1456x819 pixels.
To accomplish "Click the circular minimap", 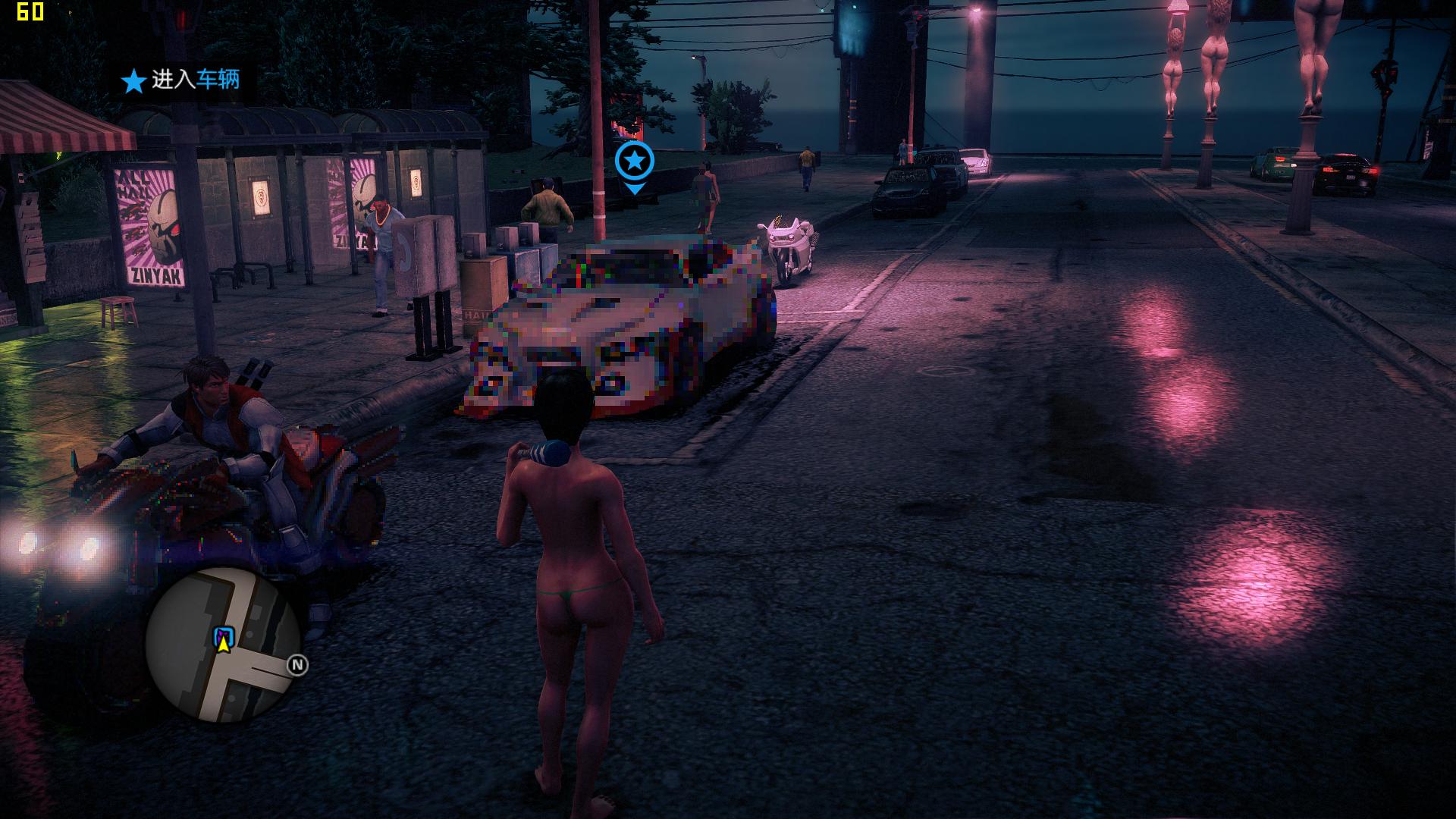I will pyautogui.click(x=222, y=644).
